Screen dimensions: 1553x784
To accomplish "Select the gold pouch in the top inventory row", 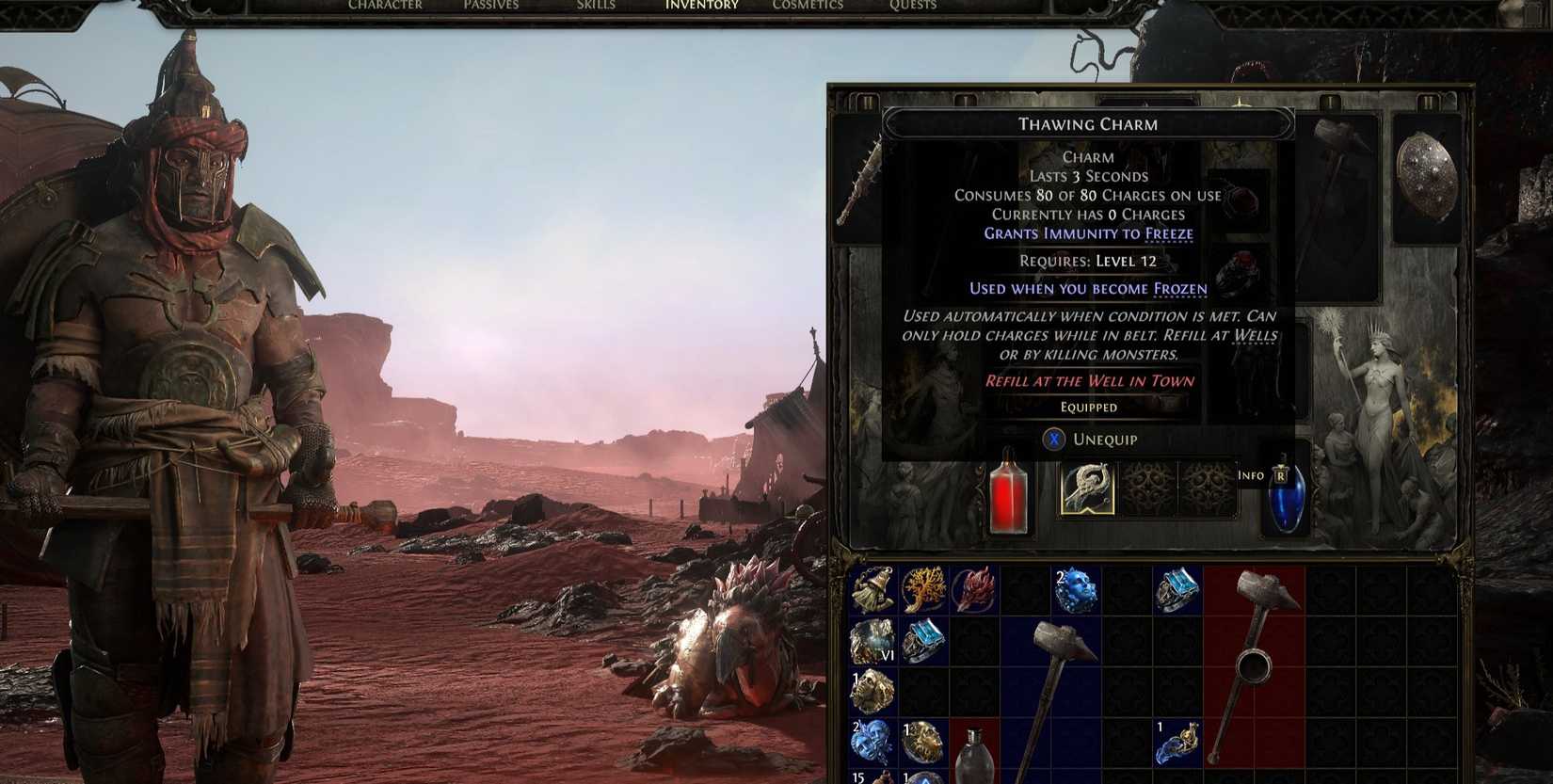I will click(874, 588).
